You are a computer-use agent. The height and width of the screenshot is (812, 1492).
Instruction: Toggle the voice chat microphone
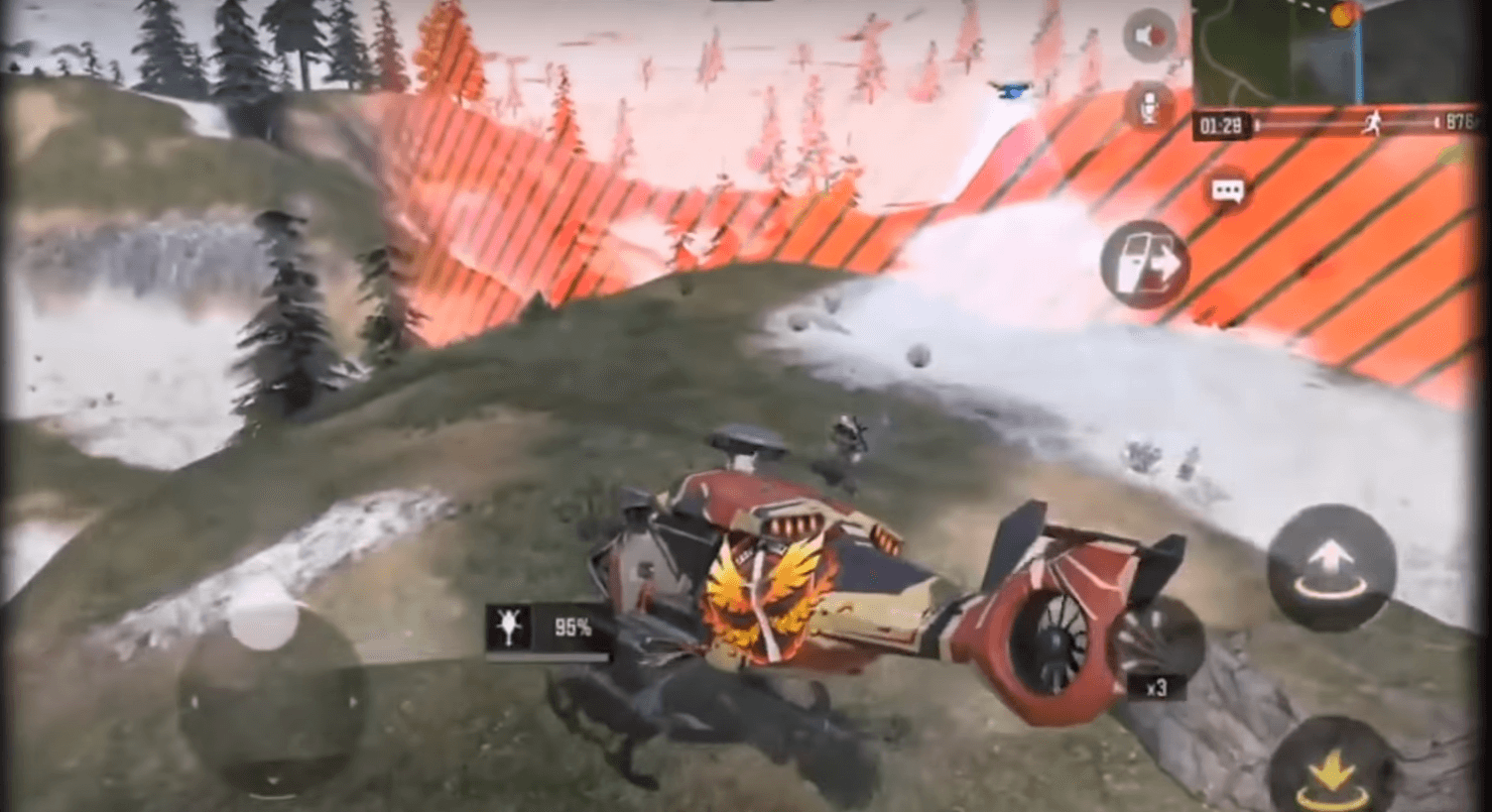point(1151,106)
